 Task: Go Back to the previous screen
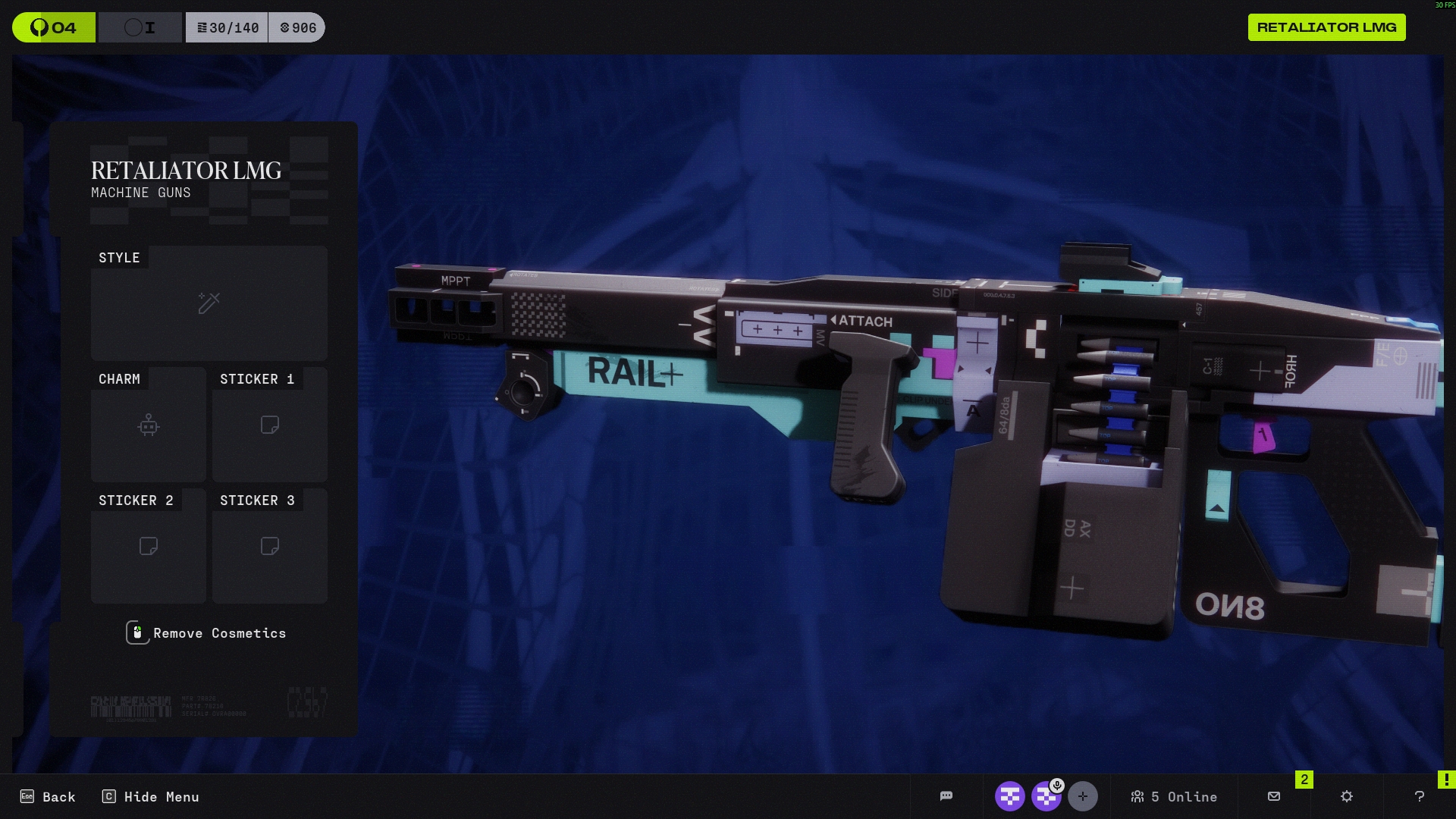pos(48,796)
